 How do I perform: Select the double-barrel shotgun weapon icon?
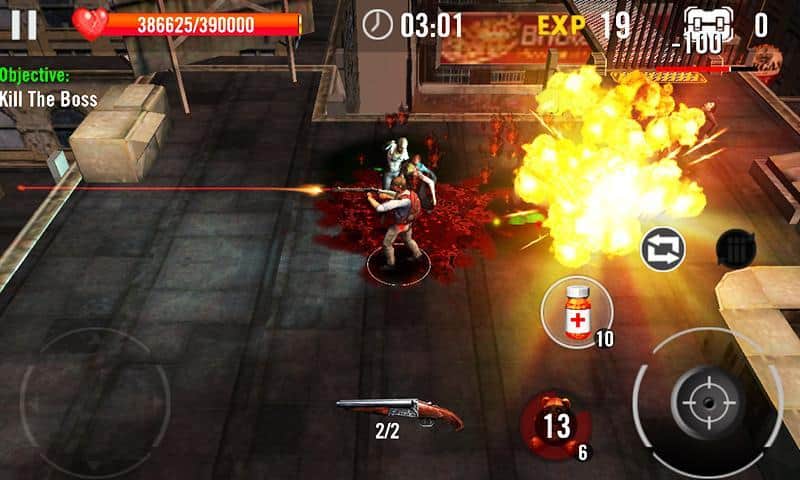[398, 411]
